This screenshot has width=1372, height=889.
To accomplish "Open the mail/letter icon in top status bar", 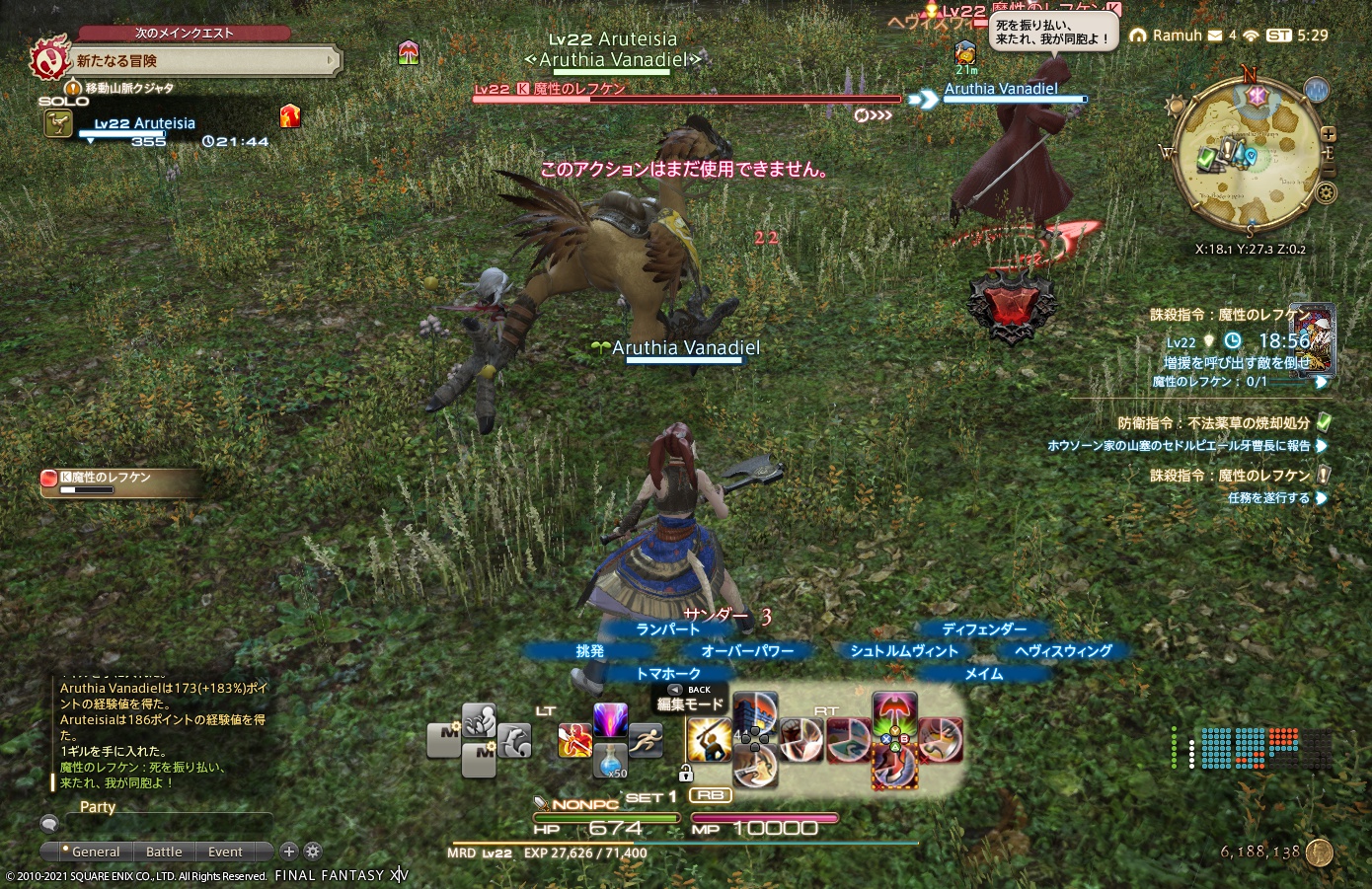I will pos(1213,34).
